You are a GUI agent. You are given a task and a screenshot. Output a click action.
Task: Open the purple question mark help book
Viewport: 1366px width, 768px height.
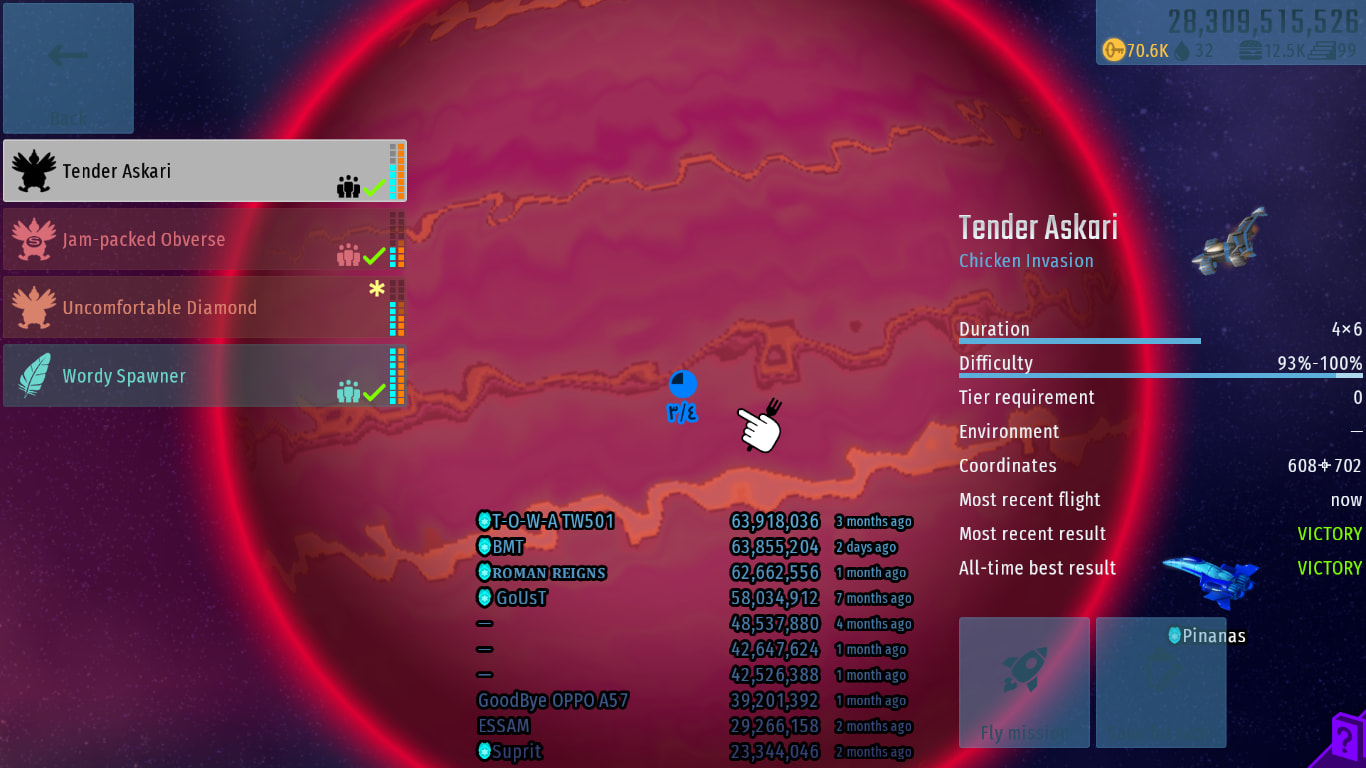[1347, 740]
